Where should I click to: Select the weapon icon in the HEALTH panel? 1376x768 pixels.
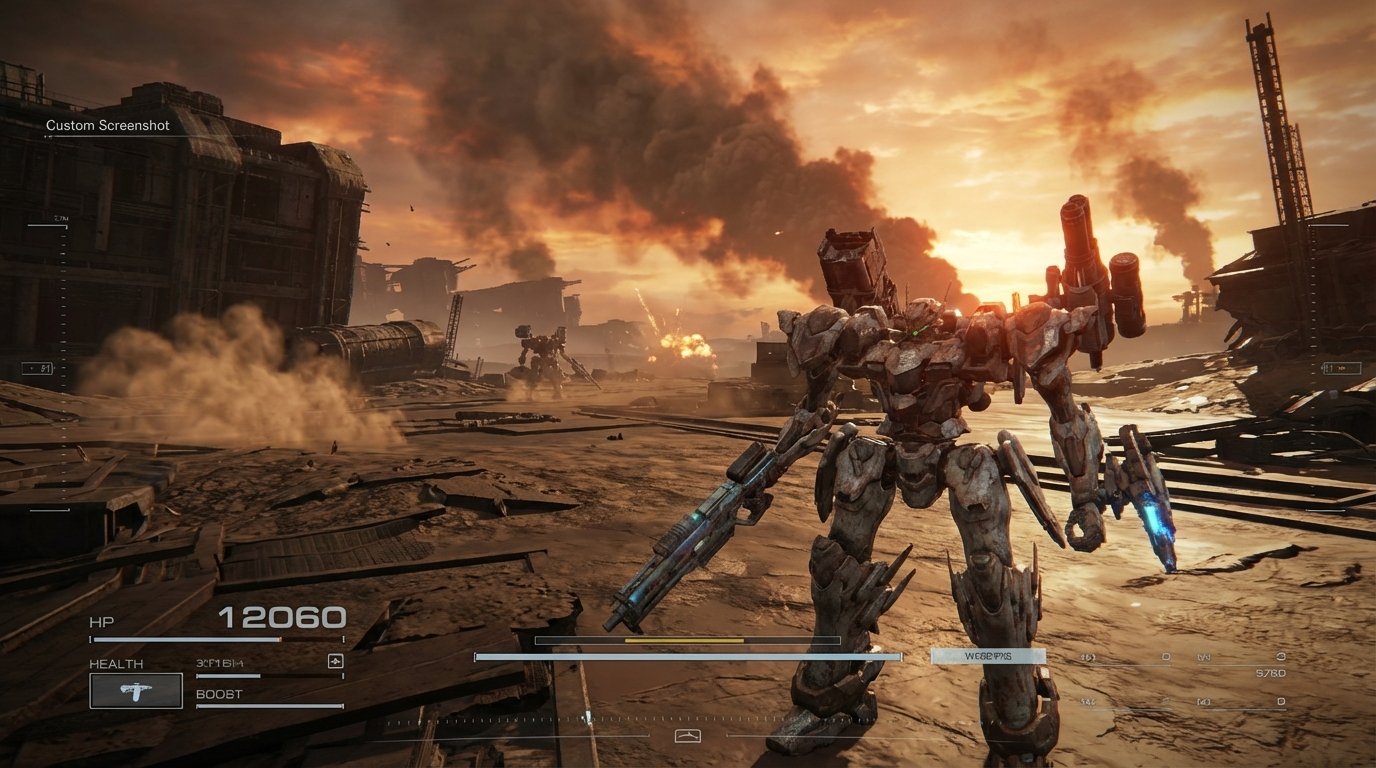coord(135,692)
